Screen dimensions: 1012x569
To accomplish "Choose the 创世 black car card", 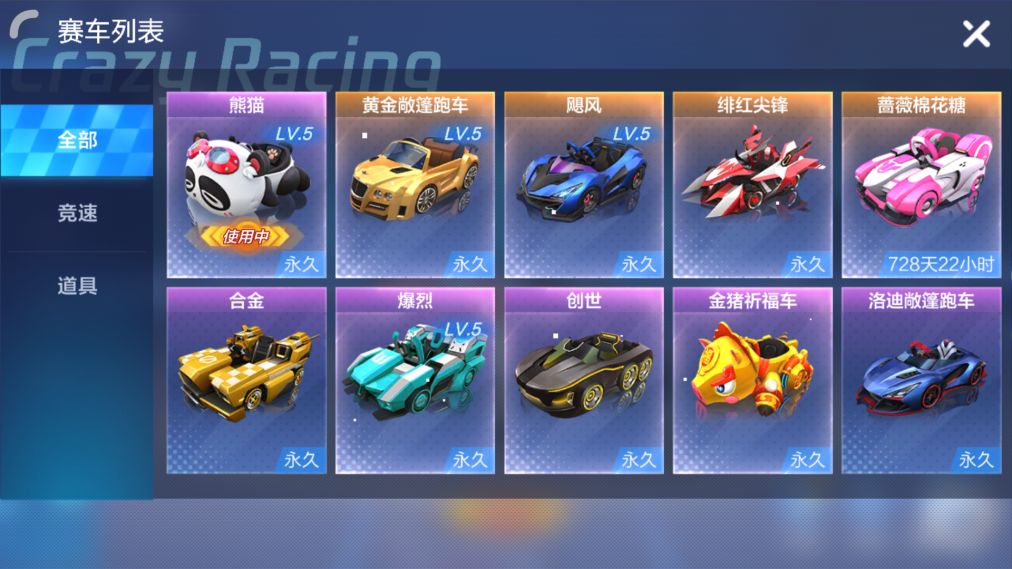I will [x=584, y=381].
